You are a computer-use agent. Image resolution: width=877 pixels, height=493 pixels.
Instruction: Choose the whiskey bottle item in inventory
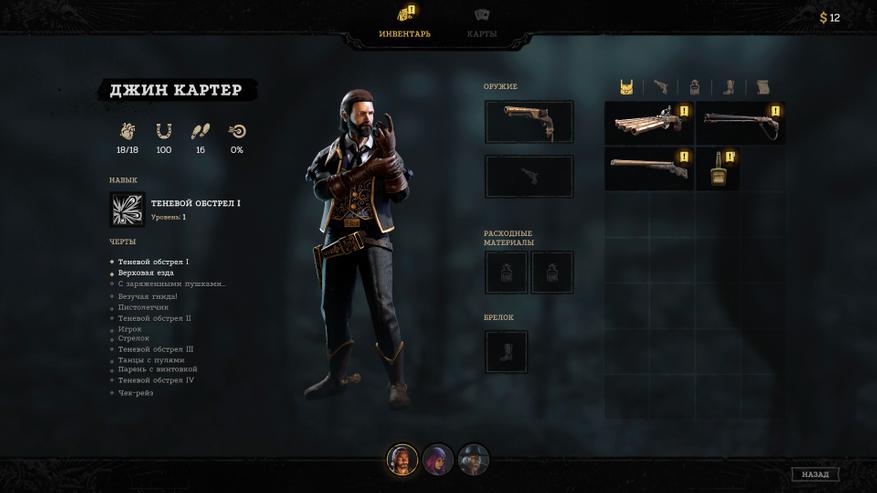tap(717, 169)
